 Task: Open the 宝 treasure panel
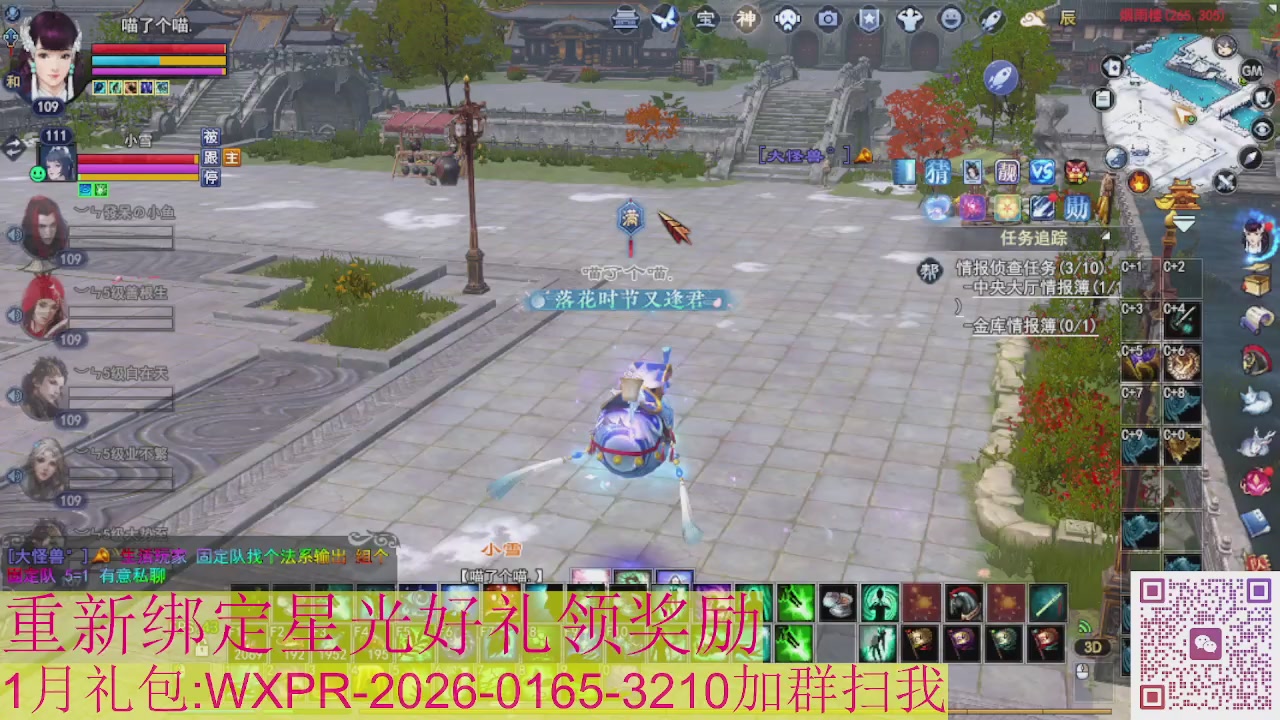pyautogui.click(x=705, y=20)
